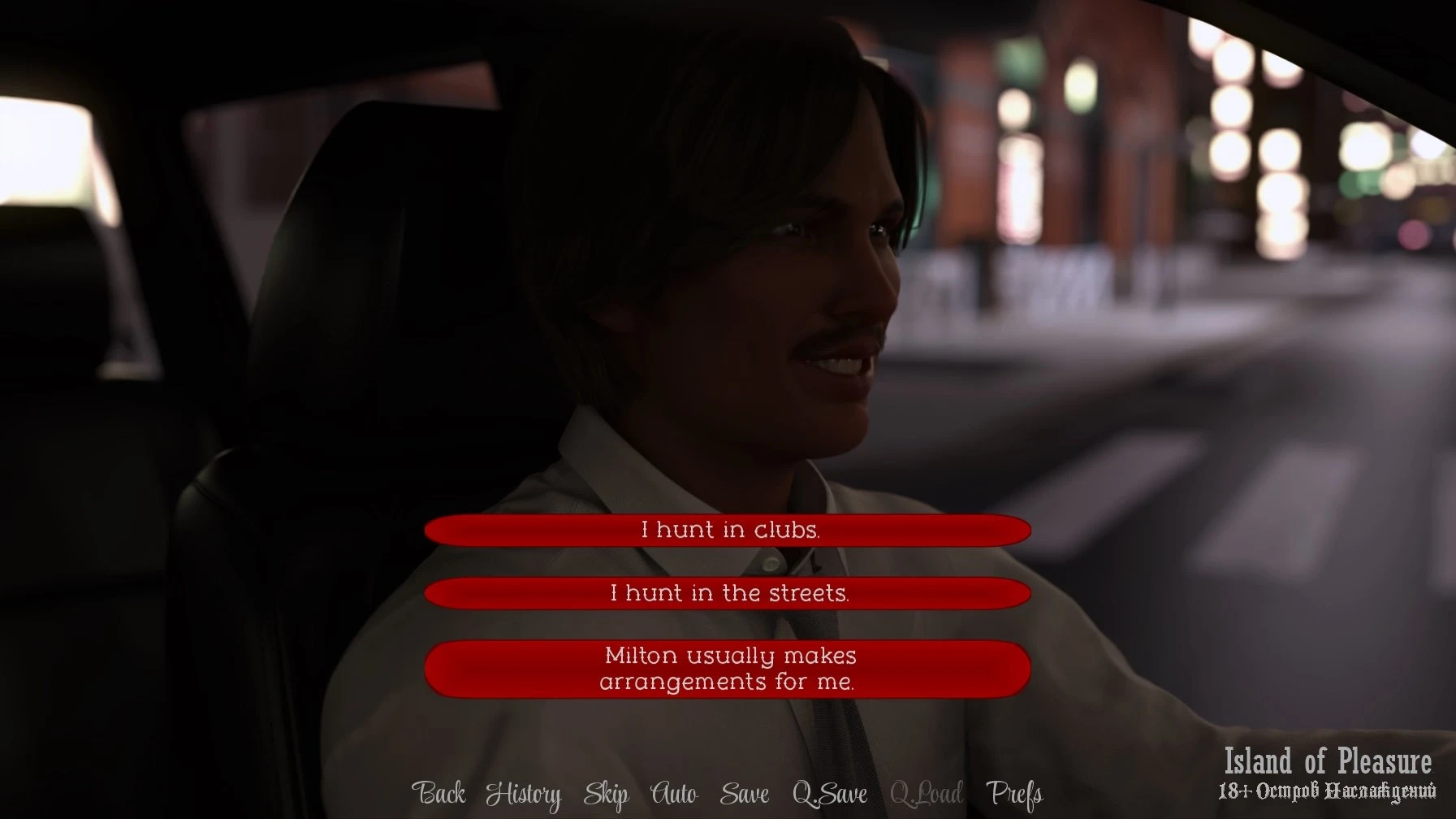Go Back to the previous line
Image resolution: width=1456 pixels, height=819 pixels.
click(x=439, y=794)
